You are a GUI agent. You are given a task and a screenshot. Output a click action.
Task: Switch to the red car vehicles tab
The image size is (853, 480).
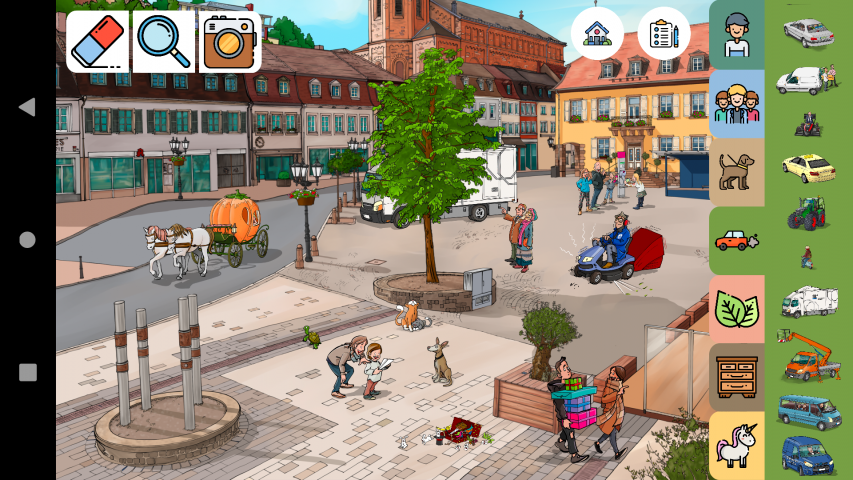coord(737,240)
